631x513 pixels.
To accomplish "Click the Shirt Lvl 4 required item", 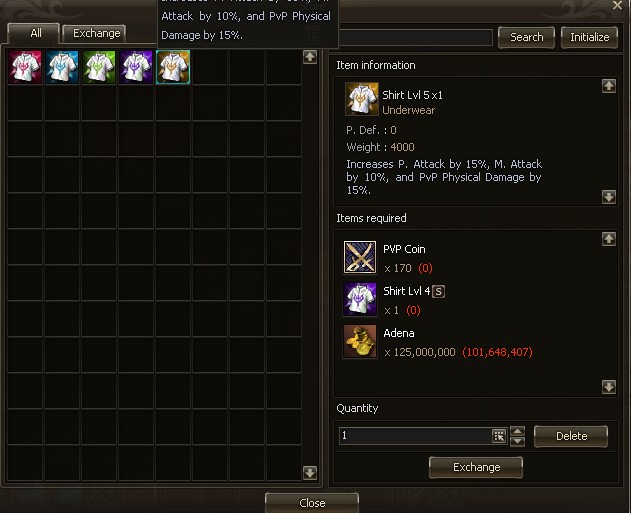I will (x=360, y=299).
